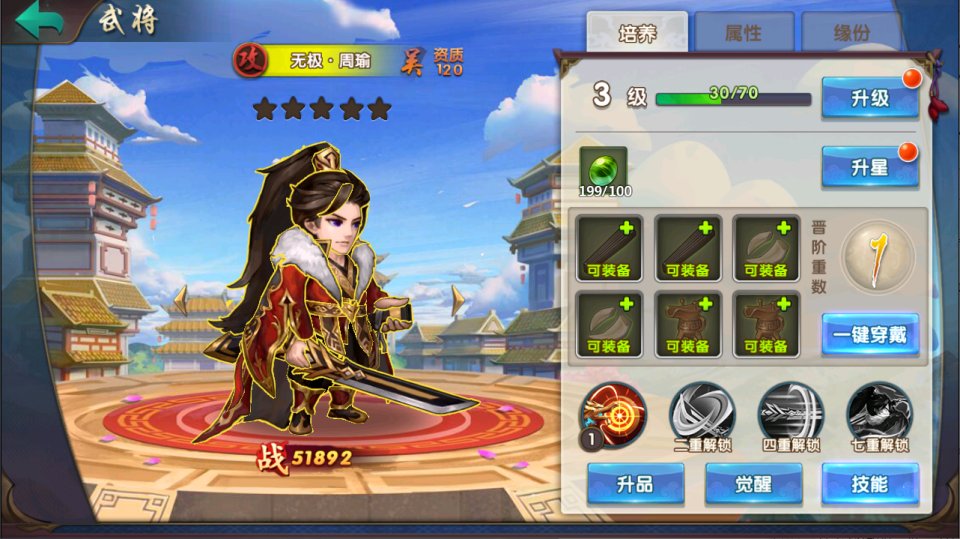Tap the 晋阶重数 stage medallion
Image resolution: width=960 pixels, height=539 pixels.
tap(877, 257)
